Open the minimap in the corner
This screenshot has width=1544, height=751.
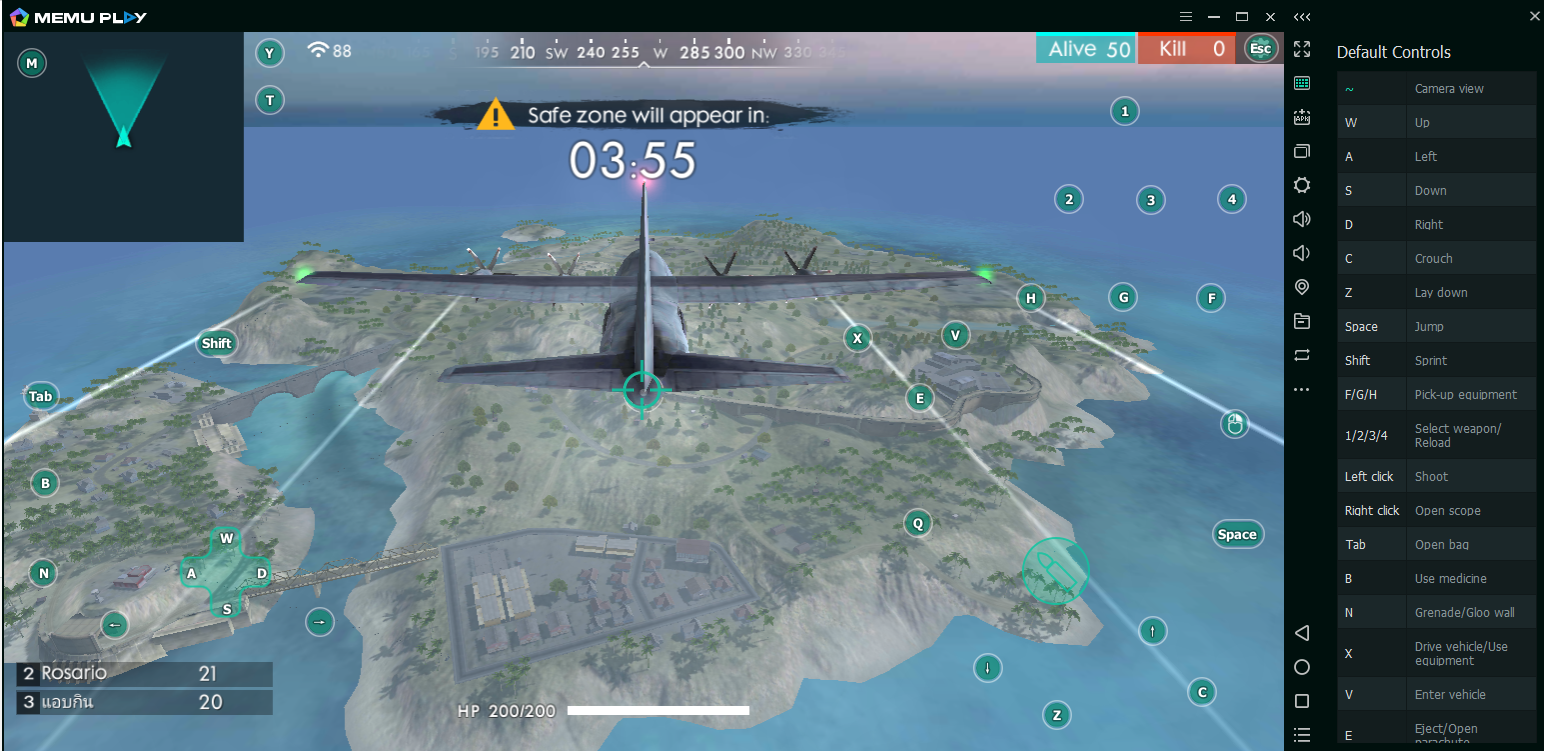click(x=123, y=137)
